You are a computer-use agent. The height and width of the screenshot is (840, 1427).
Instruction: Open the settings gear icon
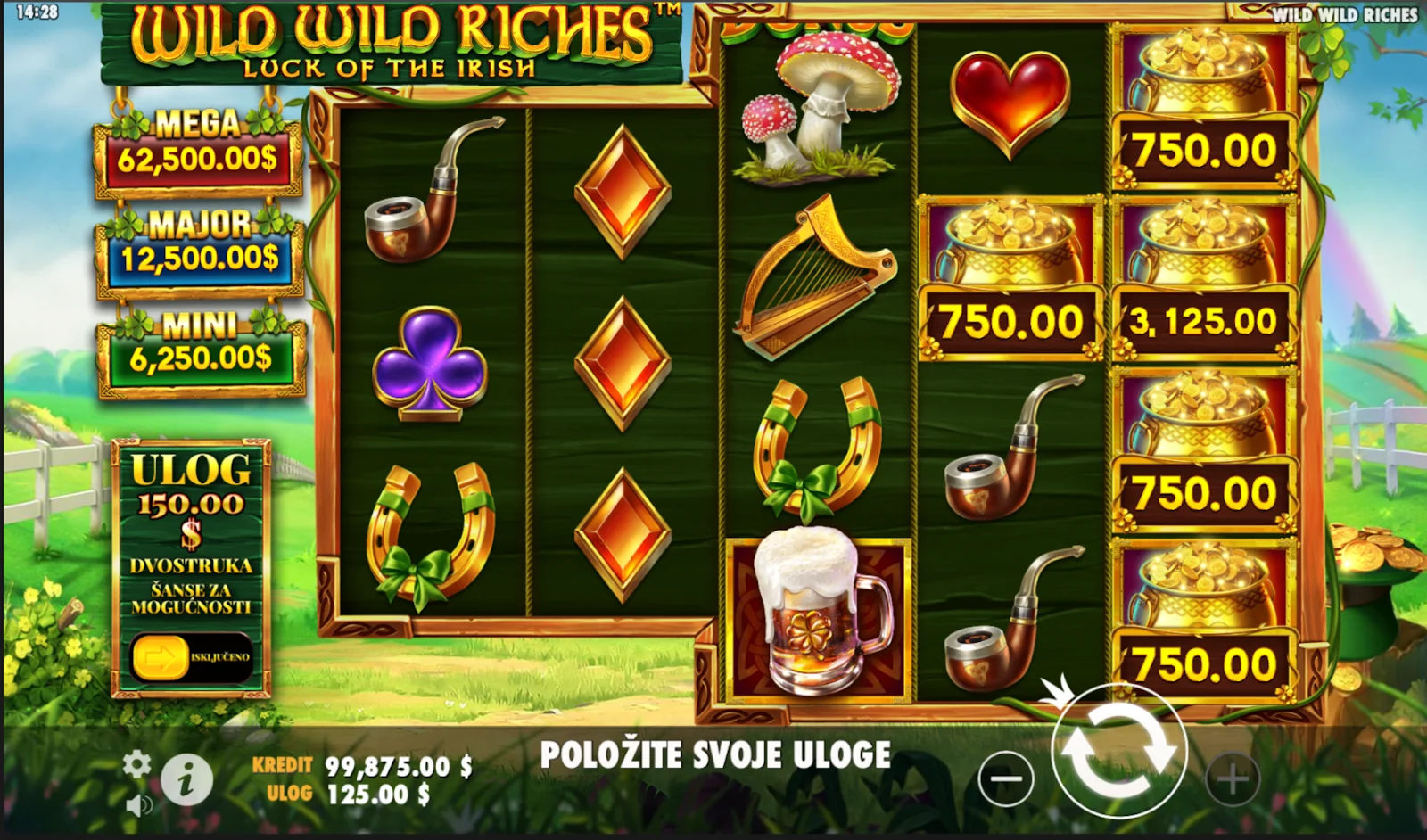click(136, 763)
